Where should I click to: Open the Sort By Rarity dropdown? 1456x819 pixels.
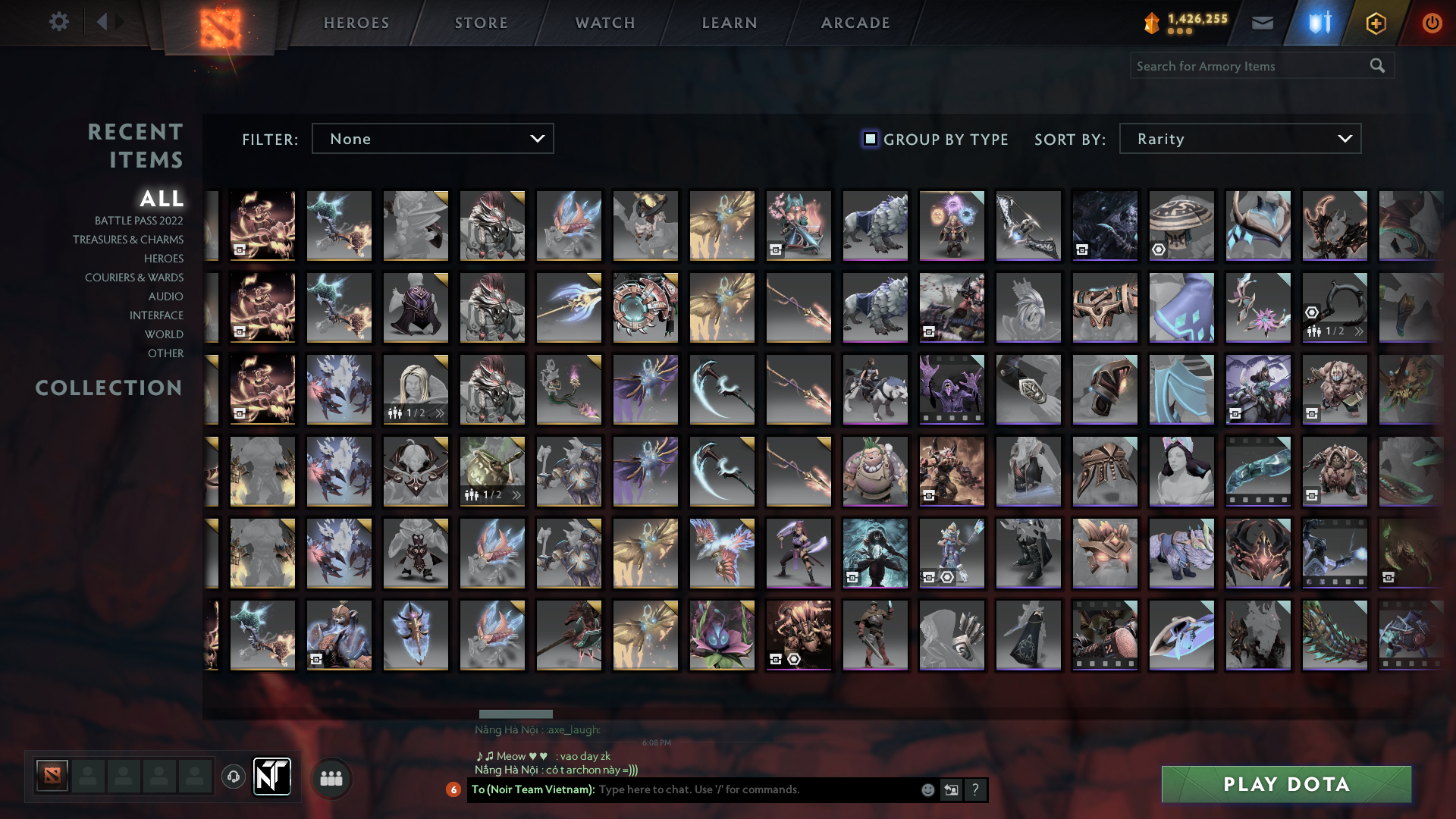click(1239, 138)
